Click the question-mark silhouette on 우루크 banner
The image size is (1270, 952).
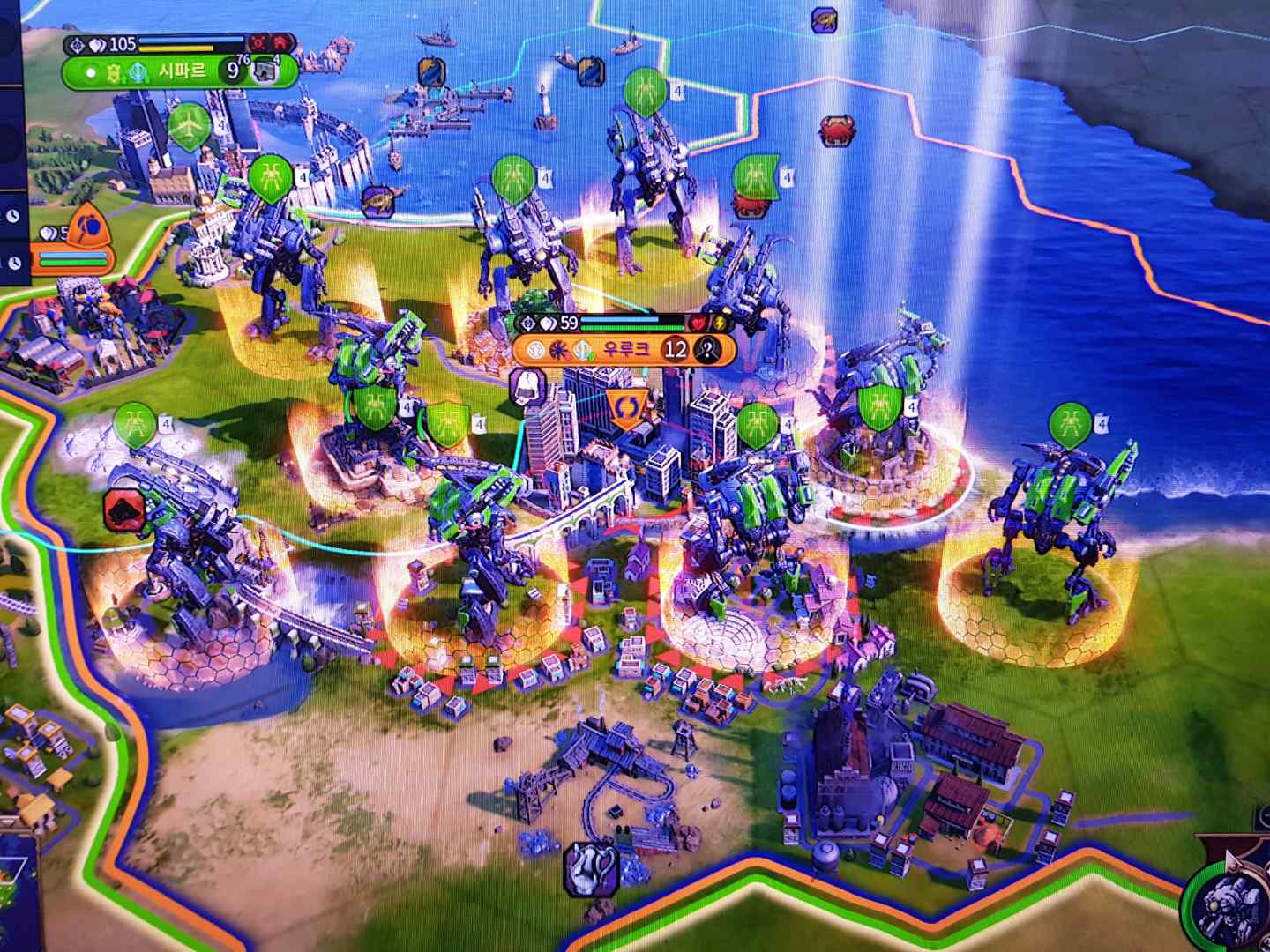(708, 349)
